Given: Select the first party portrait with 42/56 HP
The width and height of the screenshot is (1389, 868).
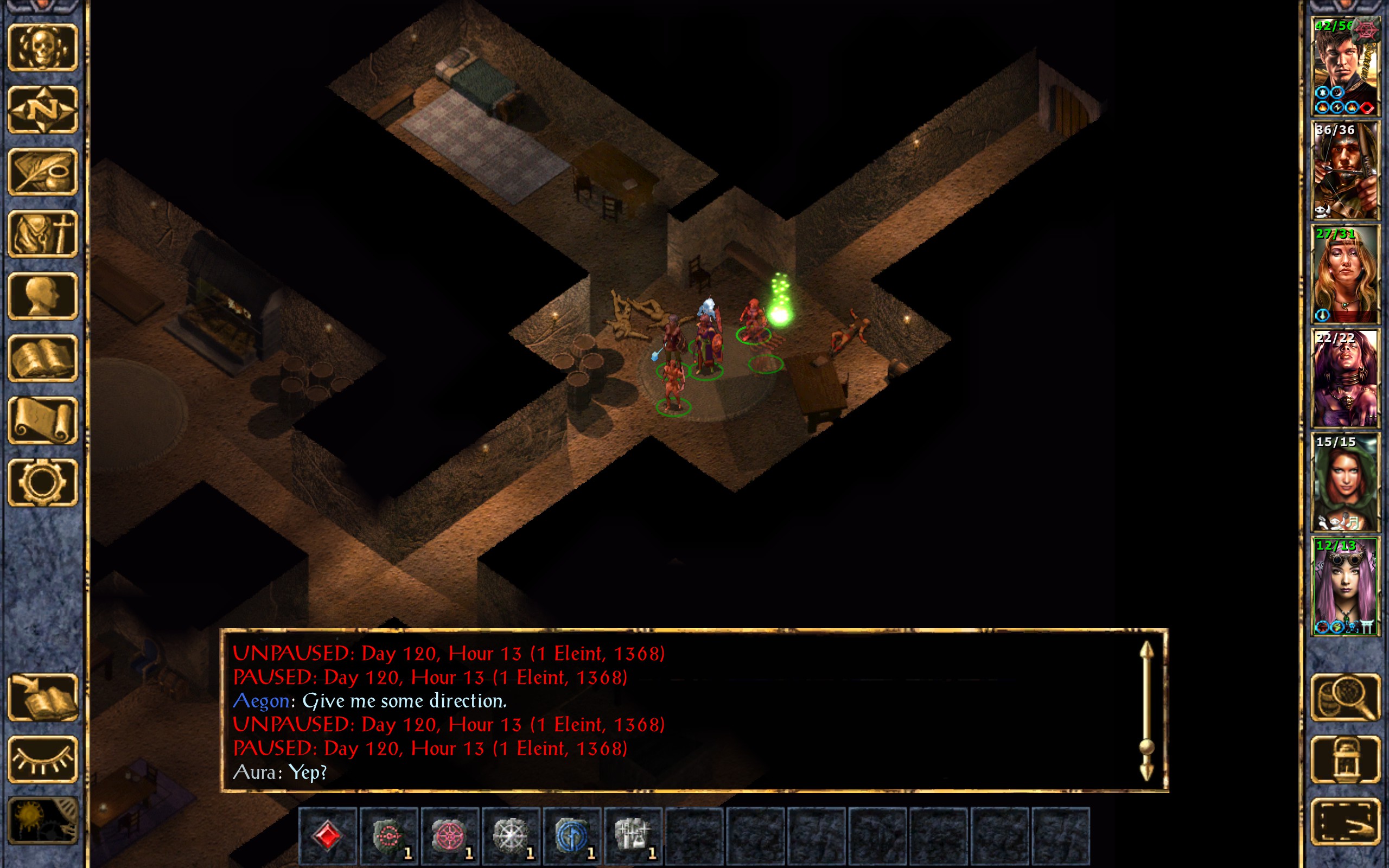Looking at the screenshot, I should pyautogui.click(x=1345, y=67).
